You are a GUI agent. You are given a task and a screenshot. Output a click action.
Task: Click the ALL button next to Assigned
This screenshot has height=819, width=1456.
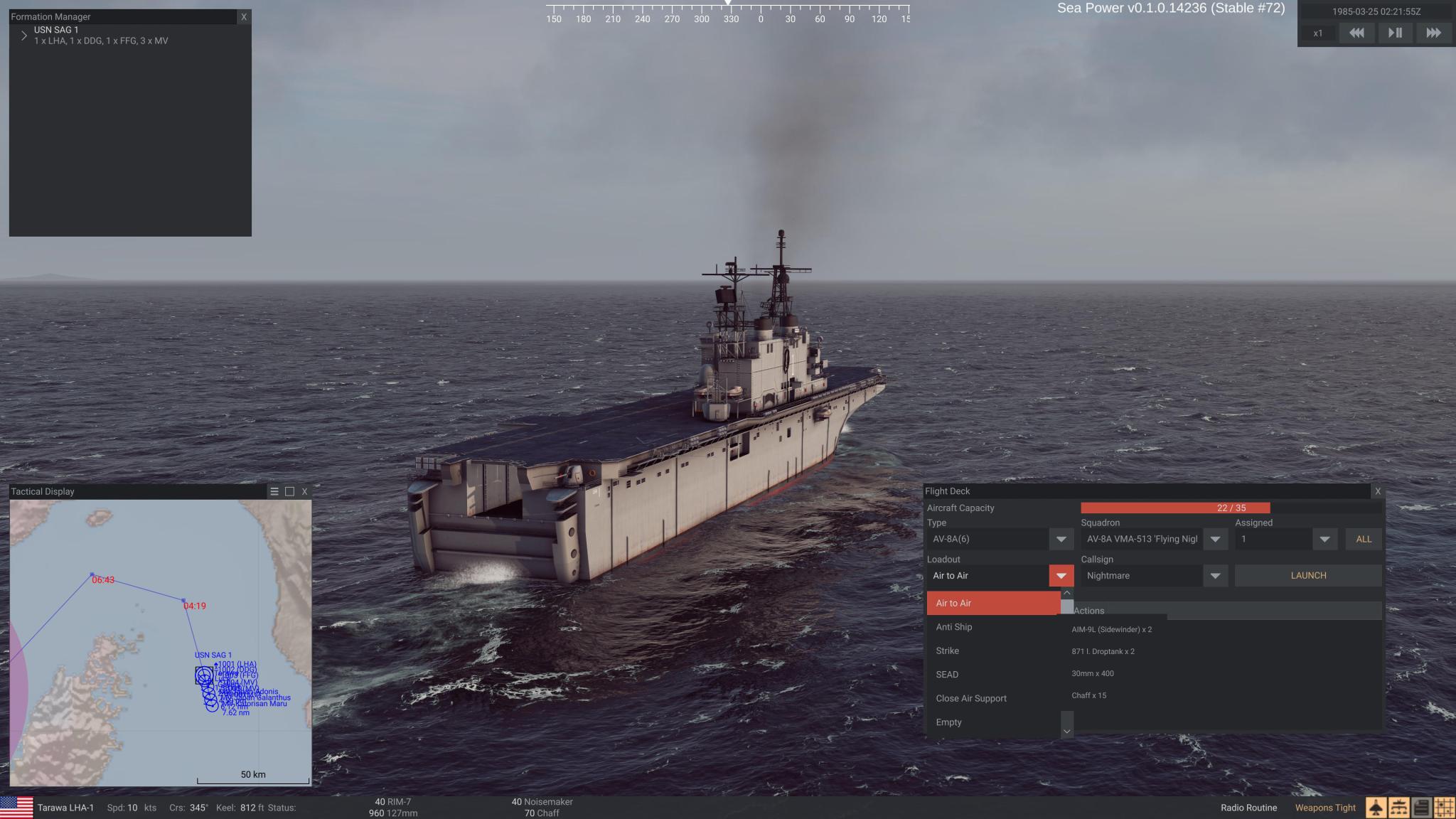click(x=1363, y=539)
